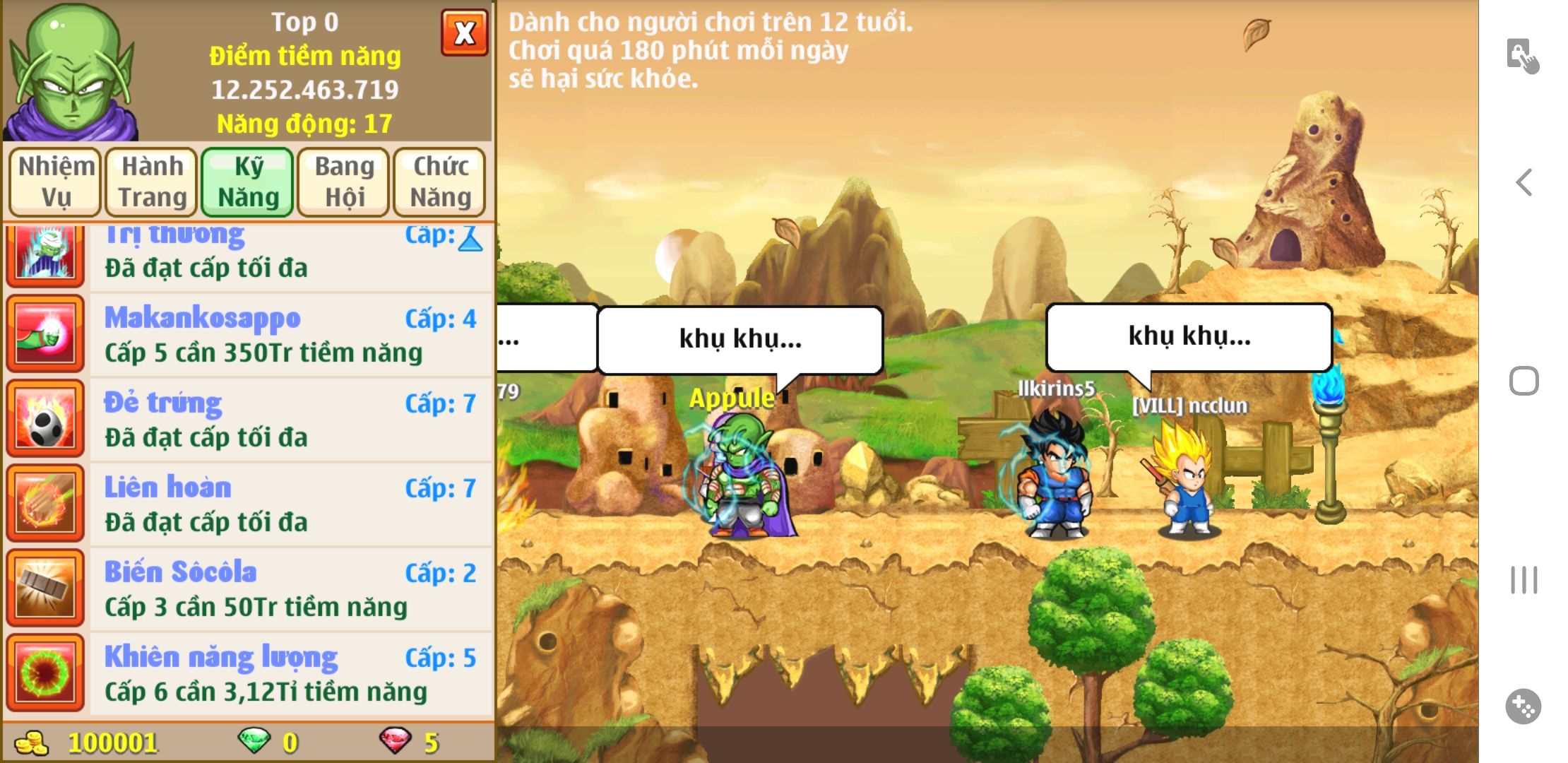Image resolution: width=1568 pixels, height=763 pixels.
Task: Select the Kỹ Năng tab
Action: coord(248,182)
